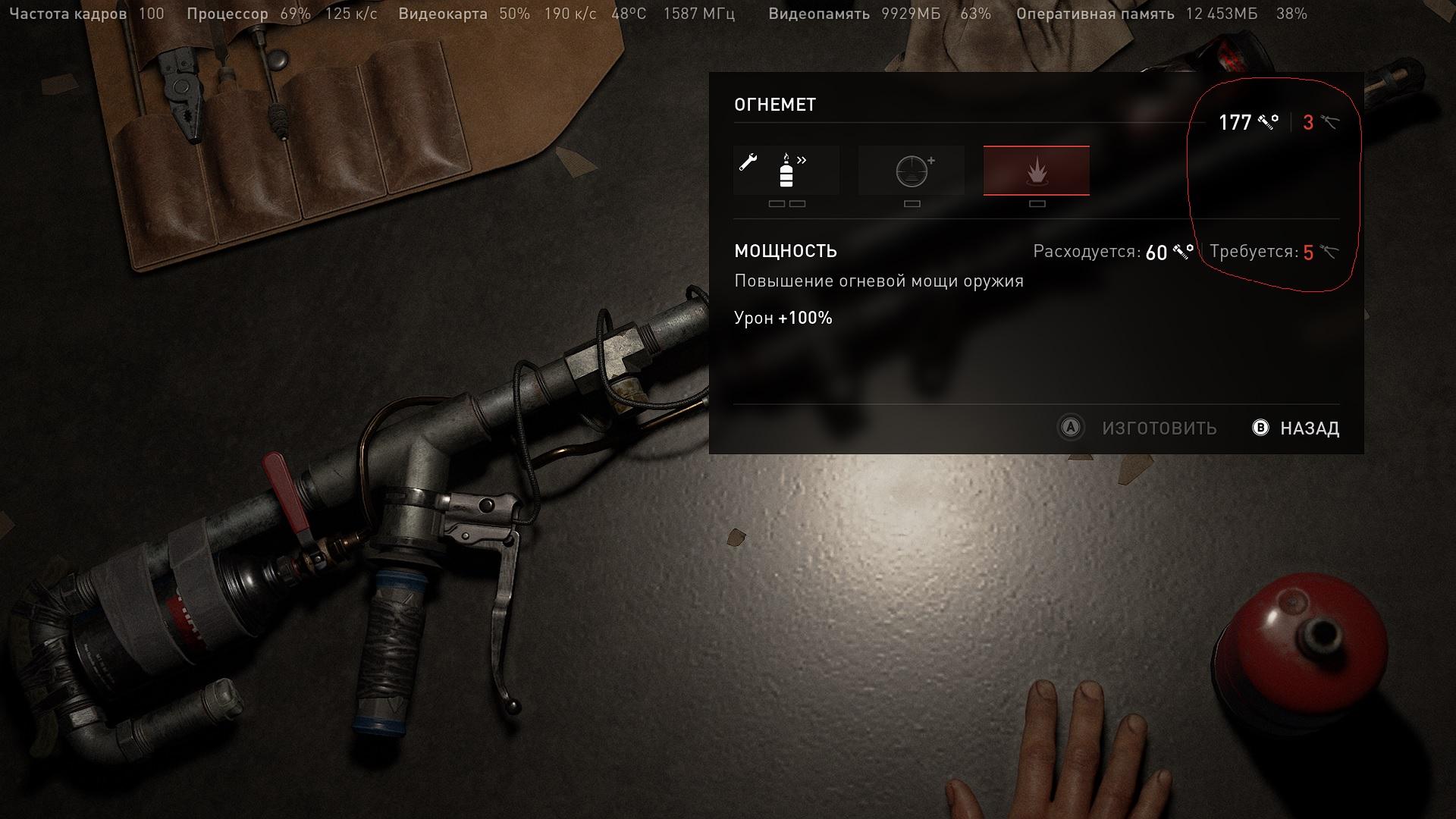Select the fuel canister refill upgrade slot
Image resolution: width=1456 pixels, height=819 pixels.
(786, 171)
